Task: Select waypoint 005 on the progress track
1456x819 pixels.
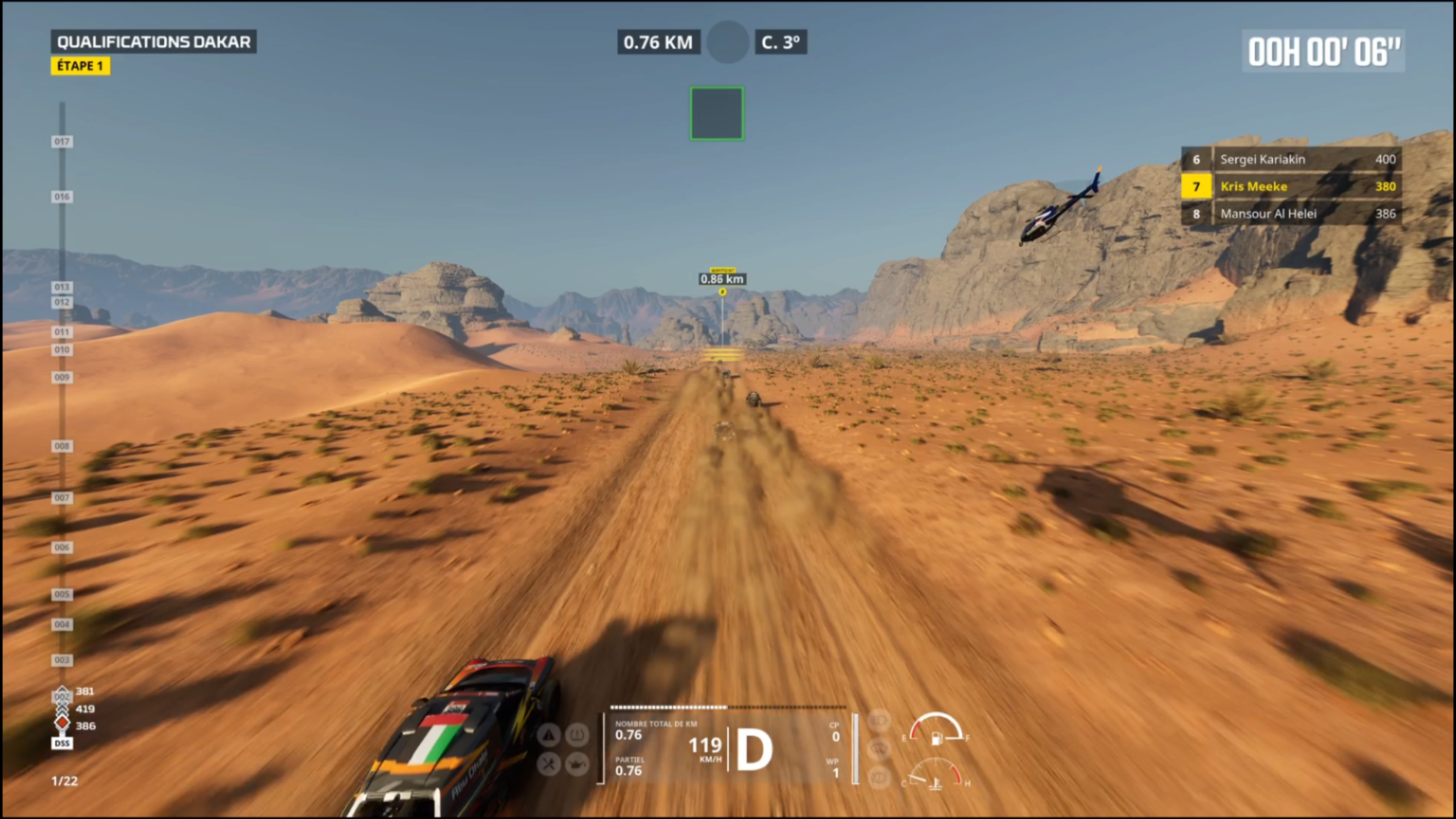Action: [x=62, y=594]
